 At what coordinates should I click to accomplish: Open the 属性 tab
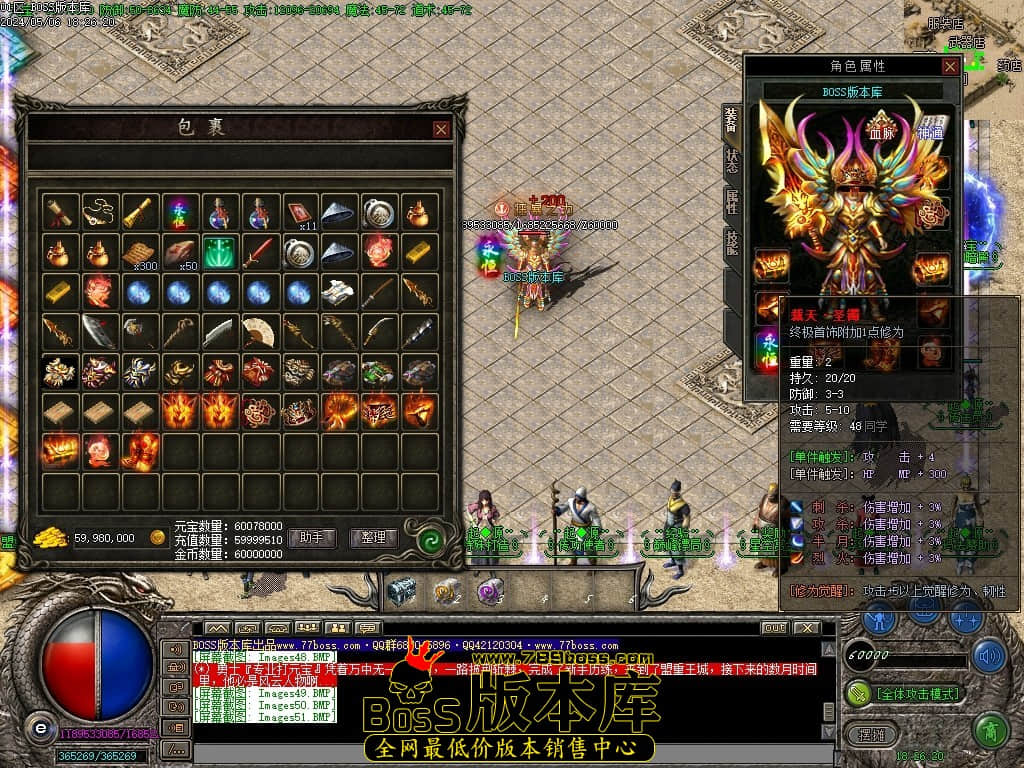(x=732, y=203)
